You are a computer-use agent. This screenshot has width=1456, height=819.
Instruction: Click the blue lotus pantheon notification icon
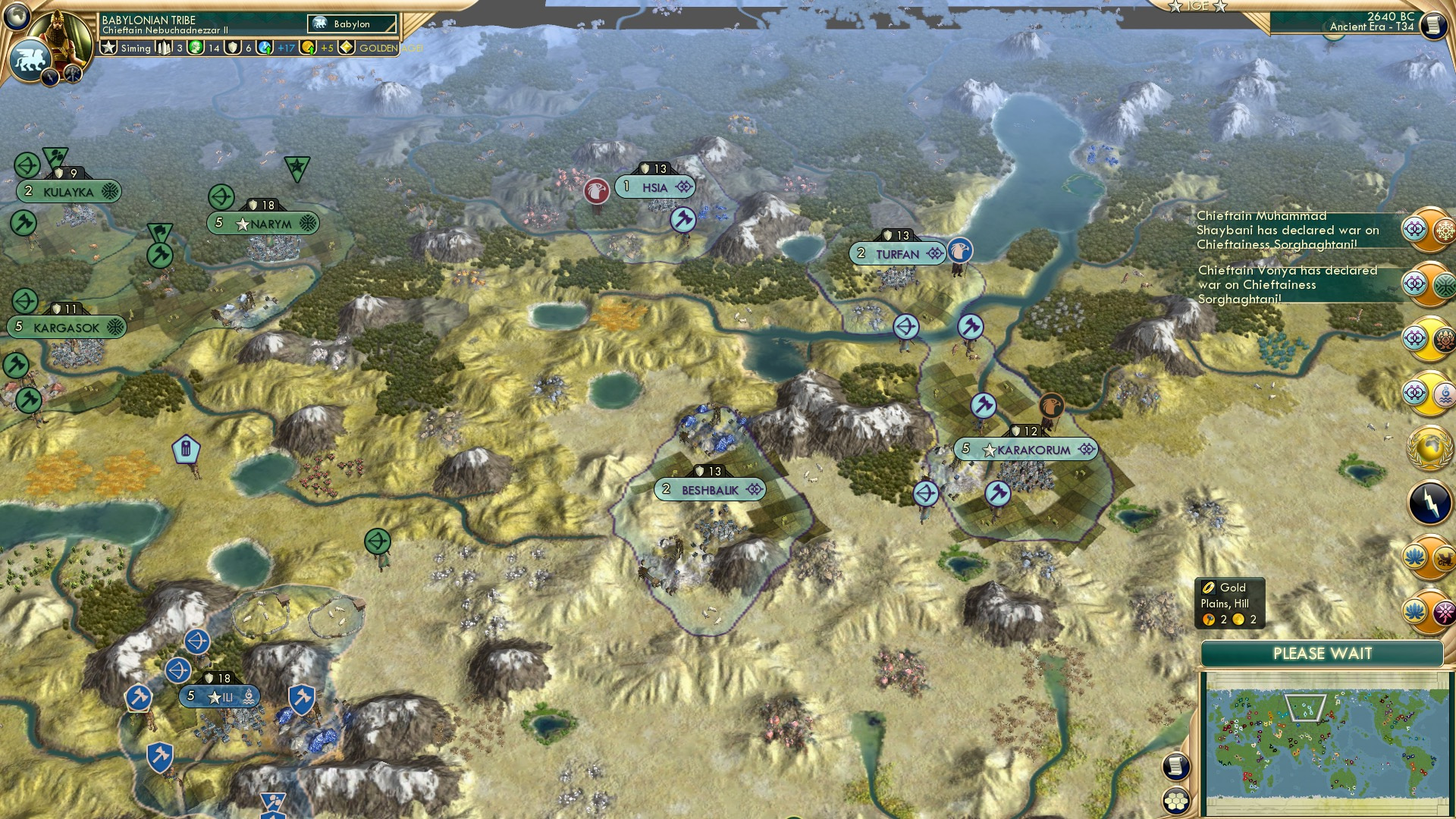[x=1414, y=558]
